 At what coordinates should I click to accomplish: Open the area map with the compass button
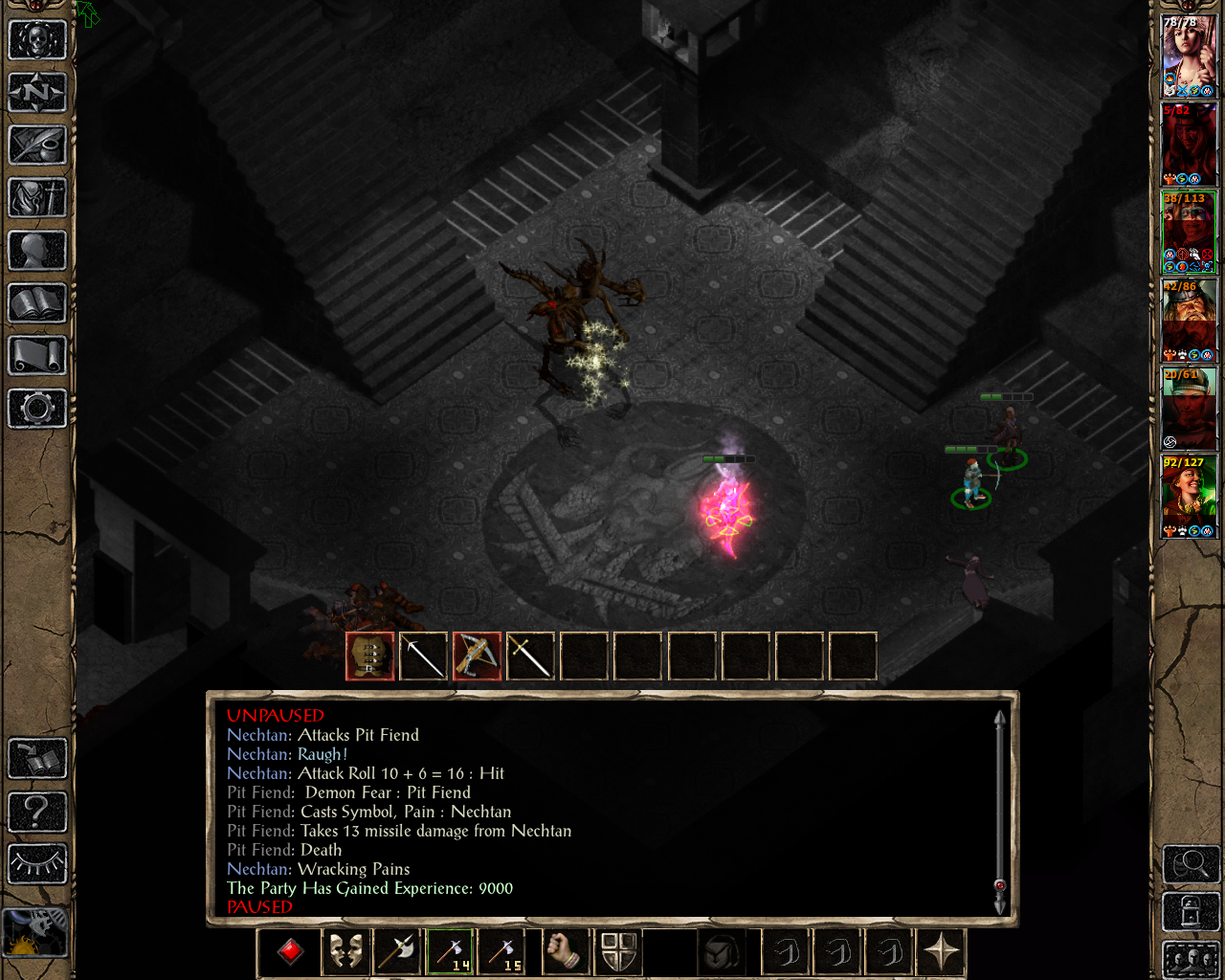coord(37,93)
